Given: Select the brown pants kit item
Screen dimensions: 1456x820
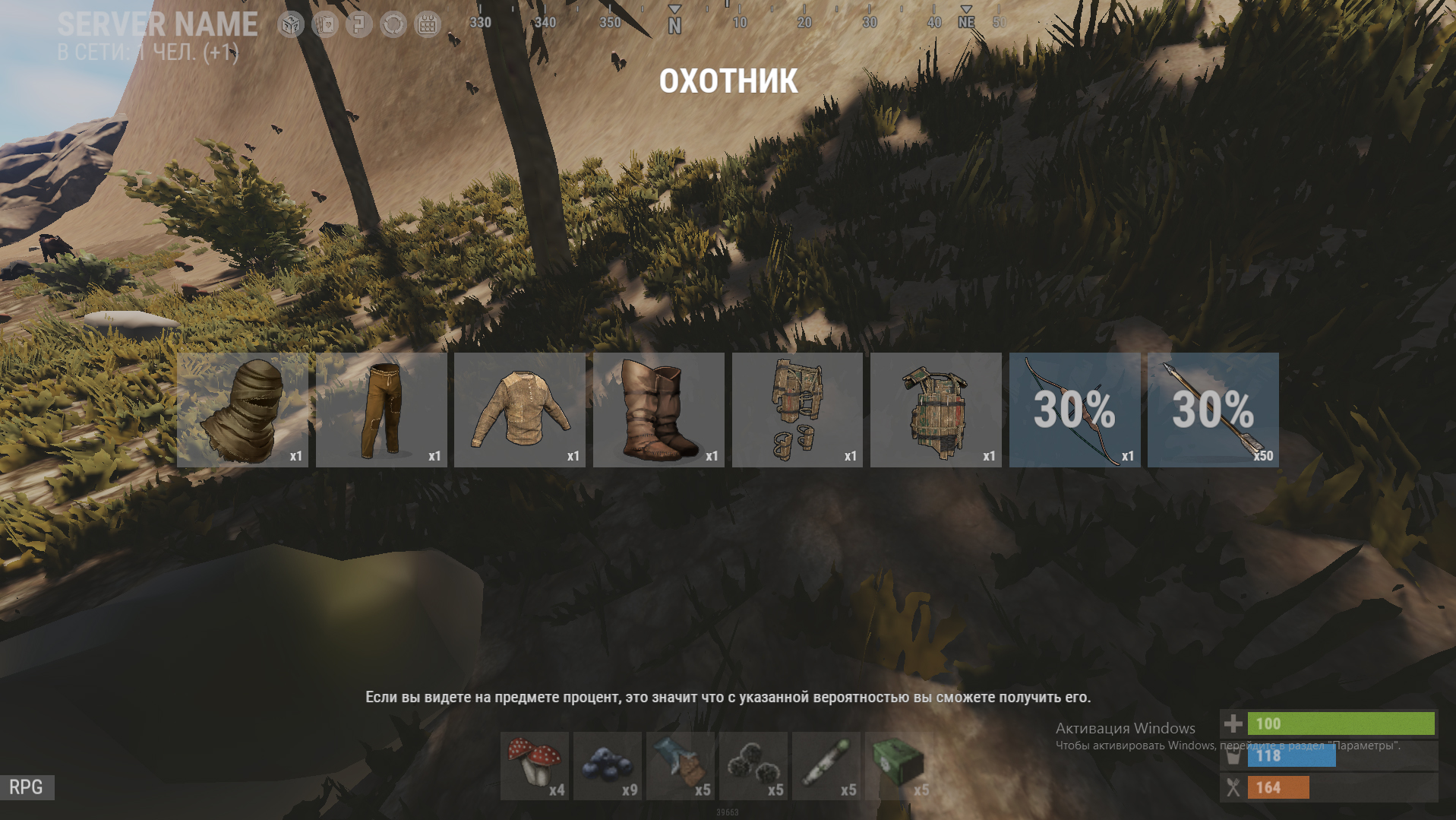Looking at the screenshot, I should (x=381, y=410).
